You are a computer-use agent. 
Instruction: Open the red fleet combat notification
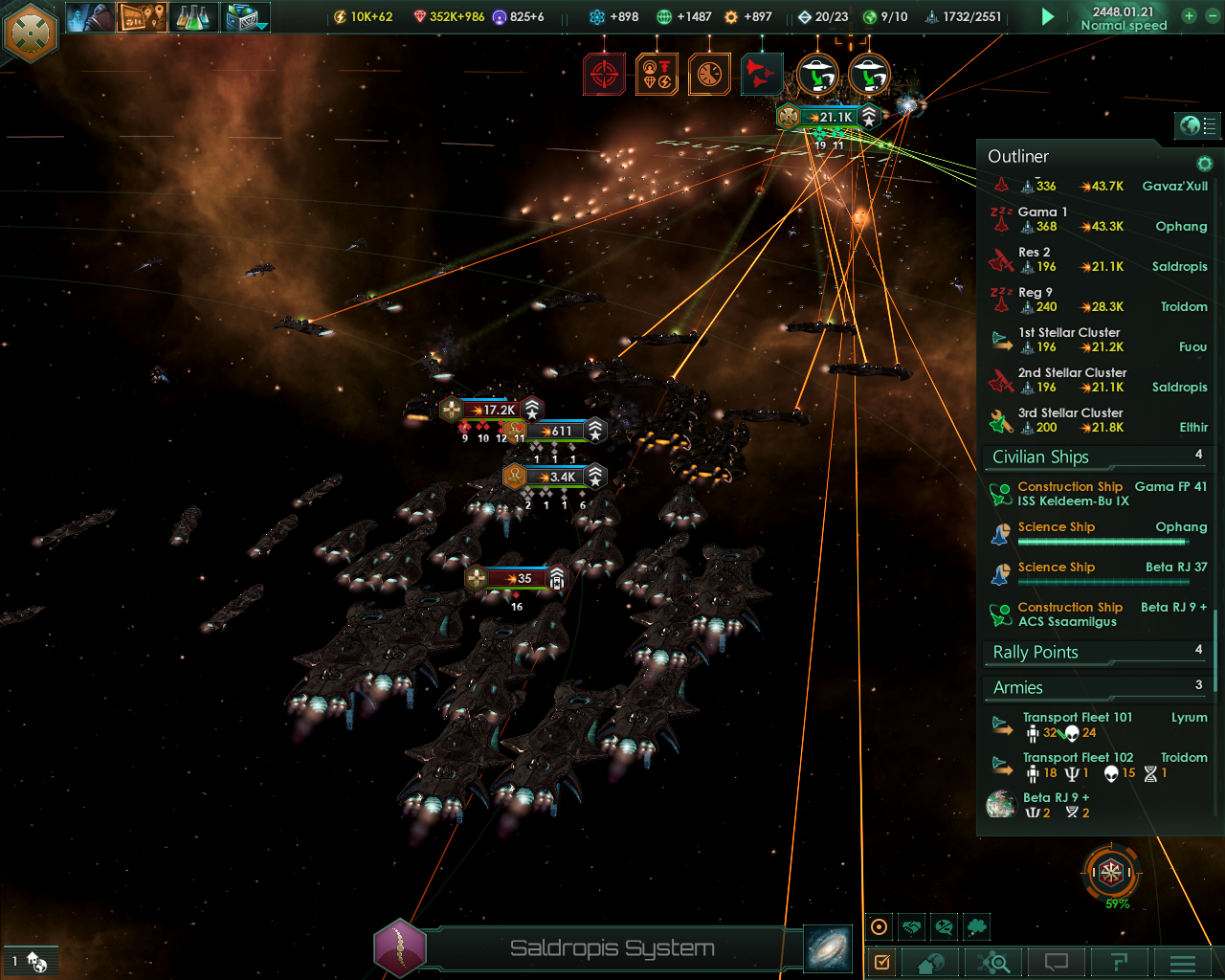(x=762, y=74)
